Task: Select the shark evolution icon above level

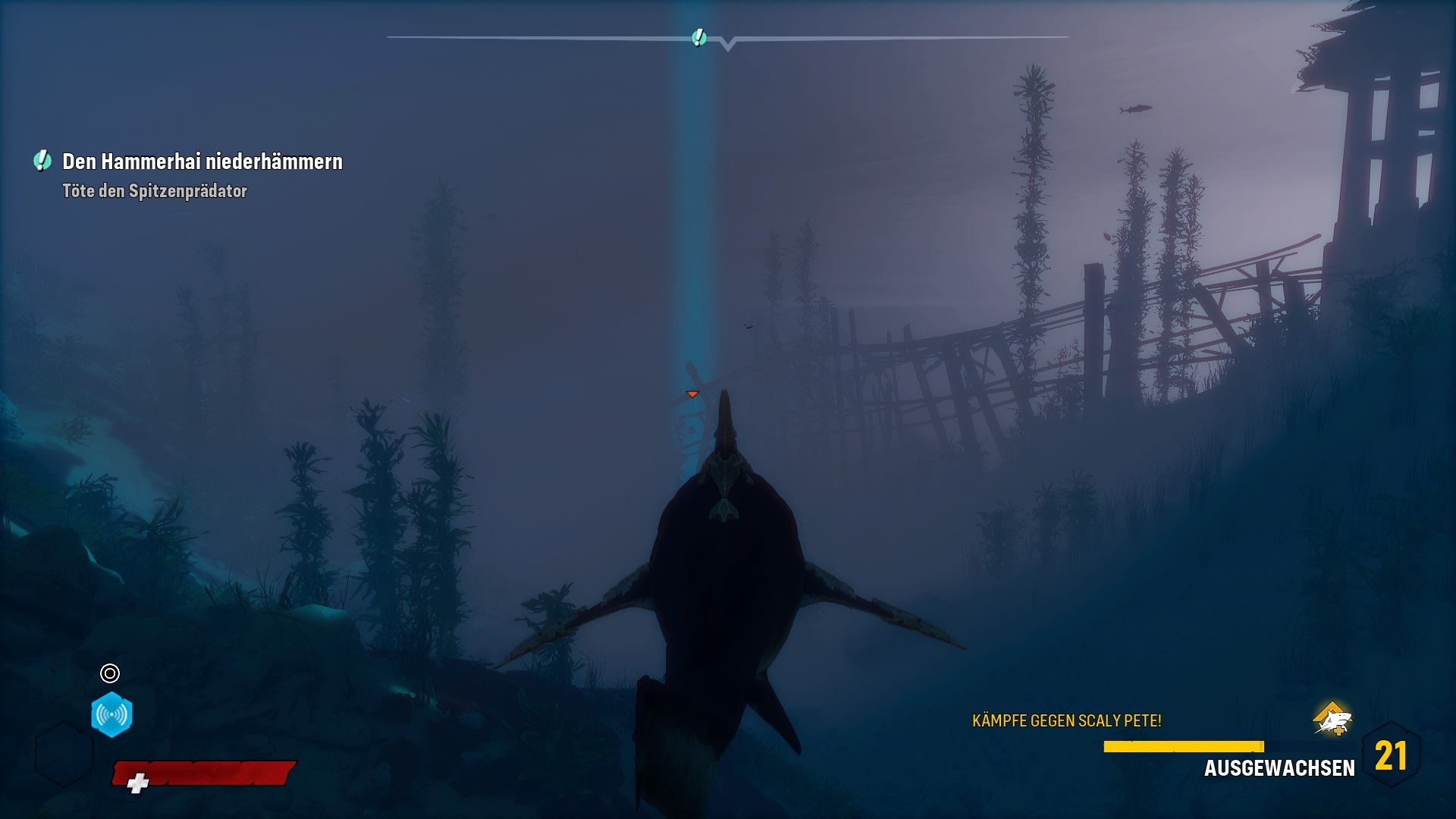Action: [x=1332, y=719]
